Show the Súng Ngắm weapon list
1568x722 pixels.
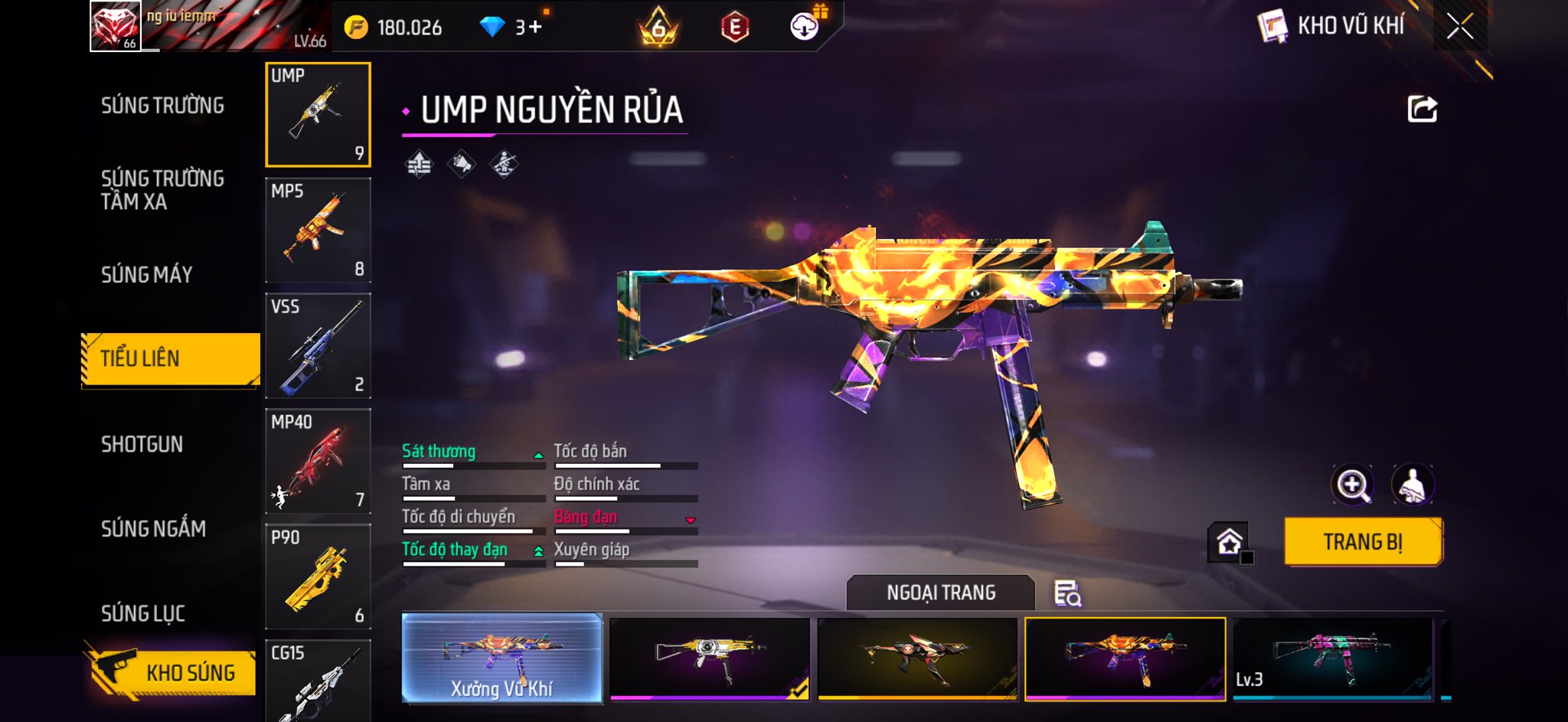[153, 528]
